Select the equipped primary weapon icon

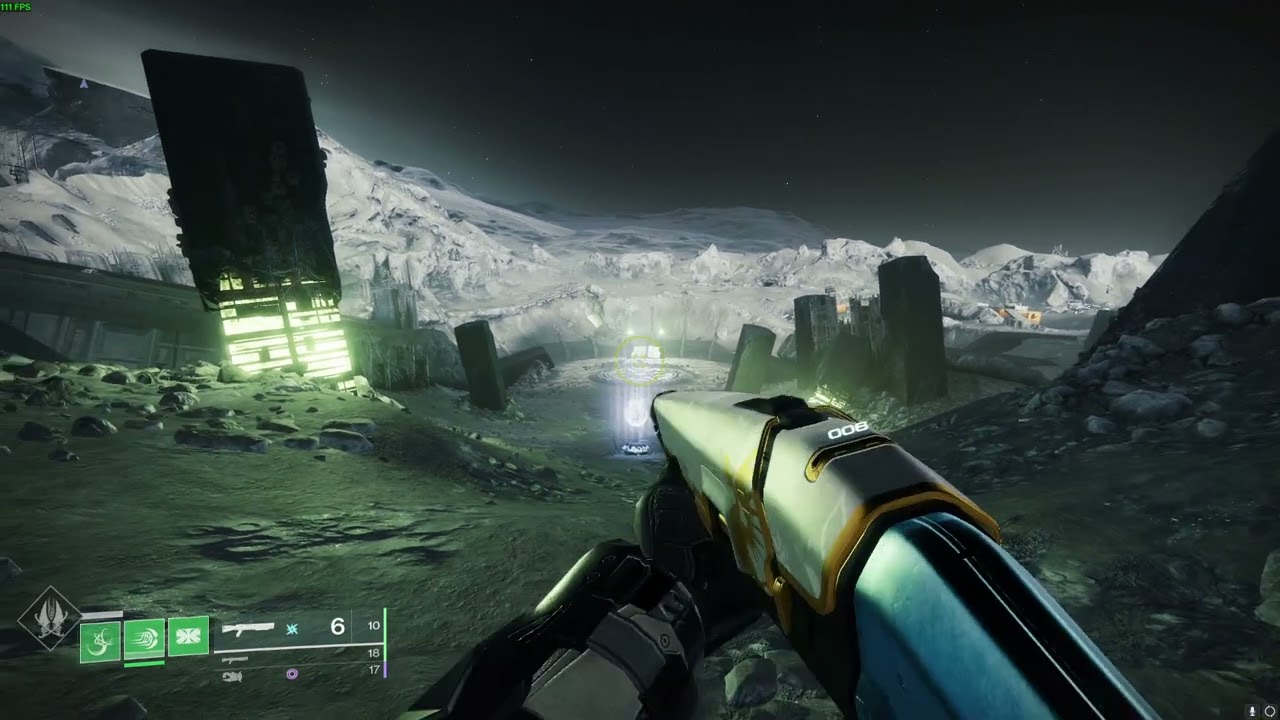click(248, 628)
